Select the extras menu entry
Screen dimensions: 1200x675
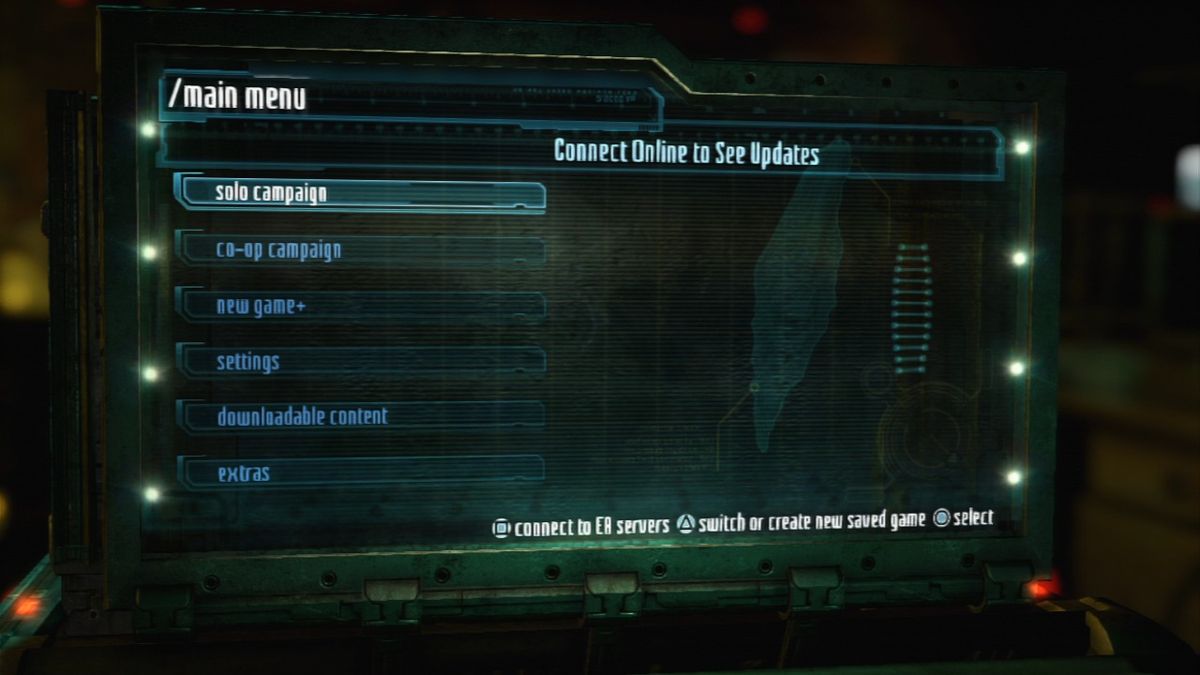pos(360,472)
